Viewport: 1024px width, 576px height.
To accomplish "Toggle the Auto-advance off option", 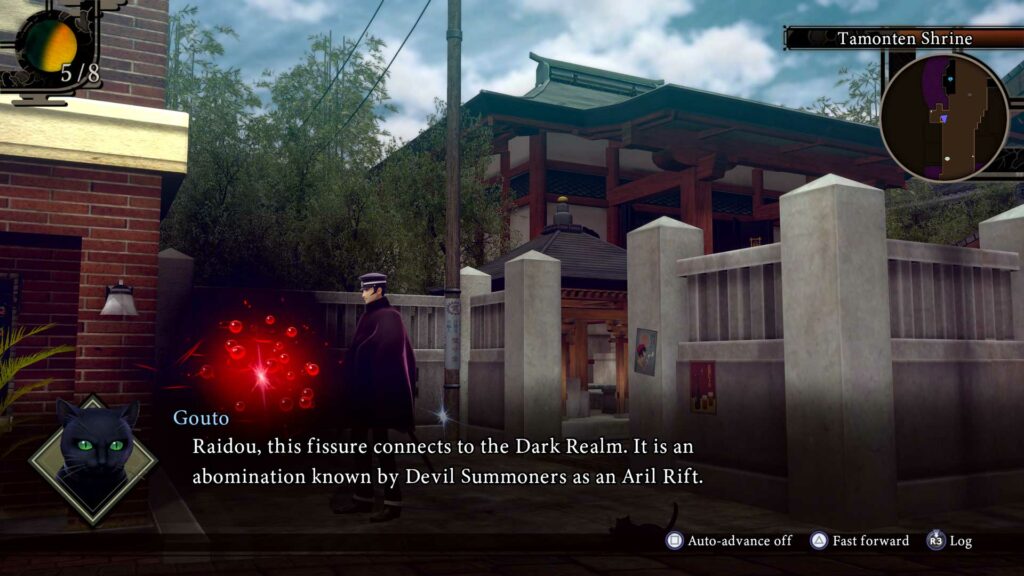I will pyautogui.click(x=730, y=541).
